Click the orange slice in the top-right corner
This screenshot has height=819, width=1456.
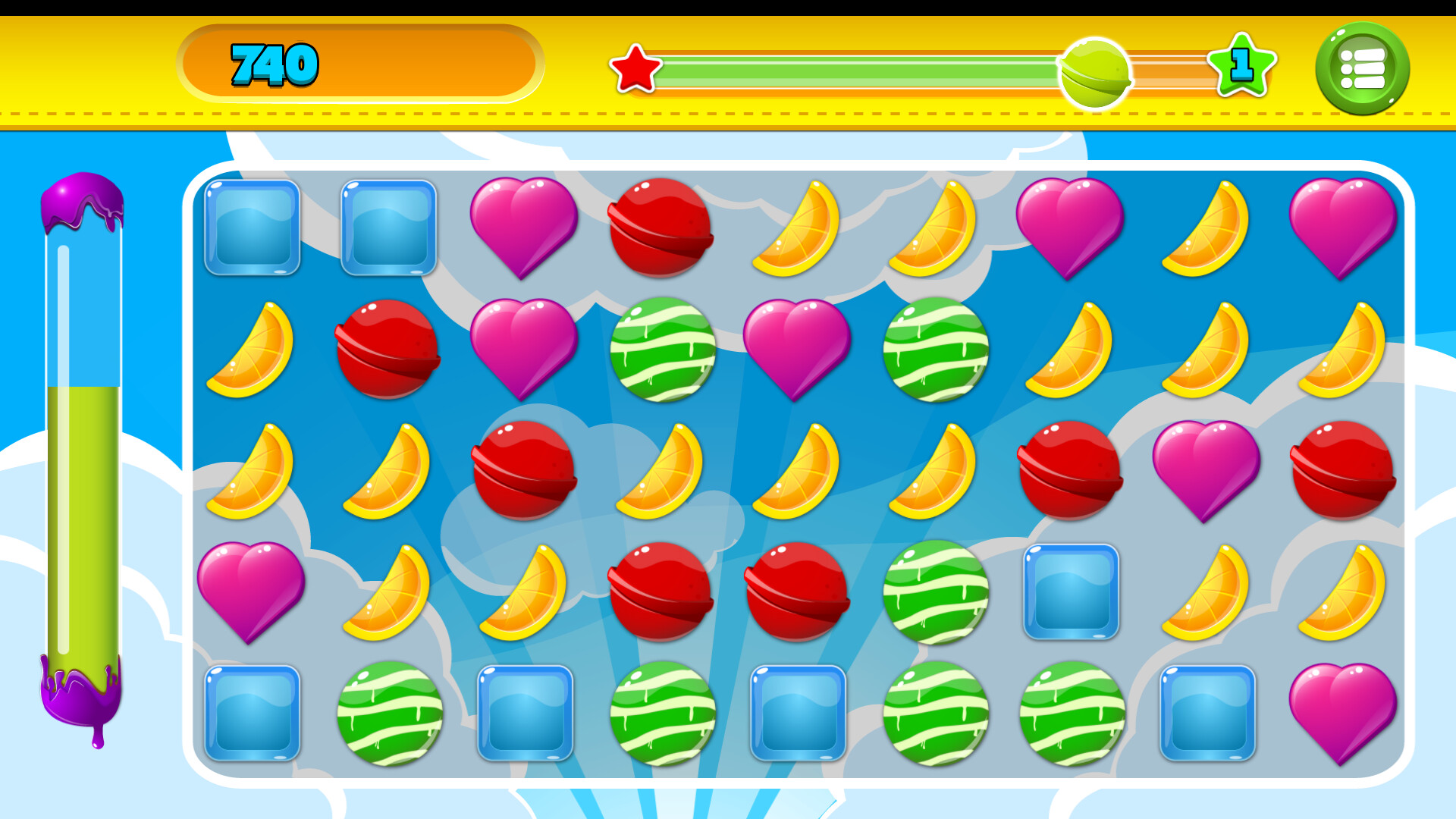(1206, 227)
